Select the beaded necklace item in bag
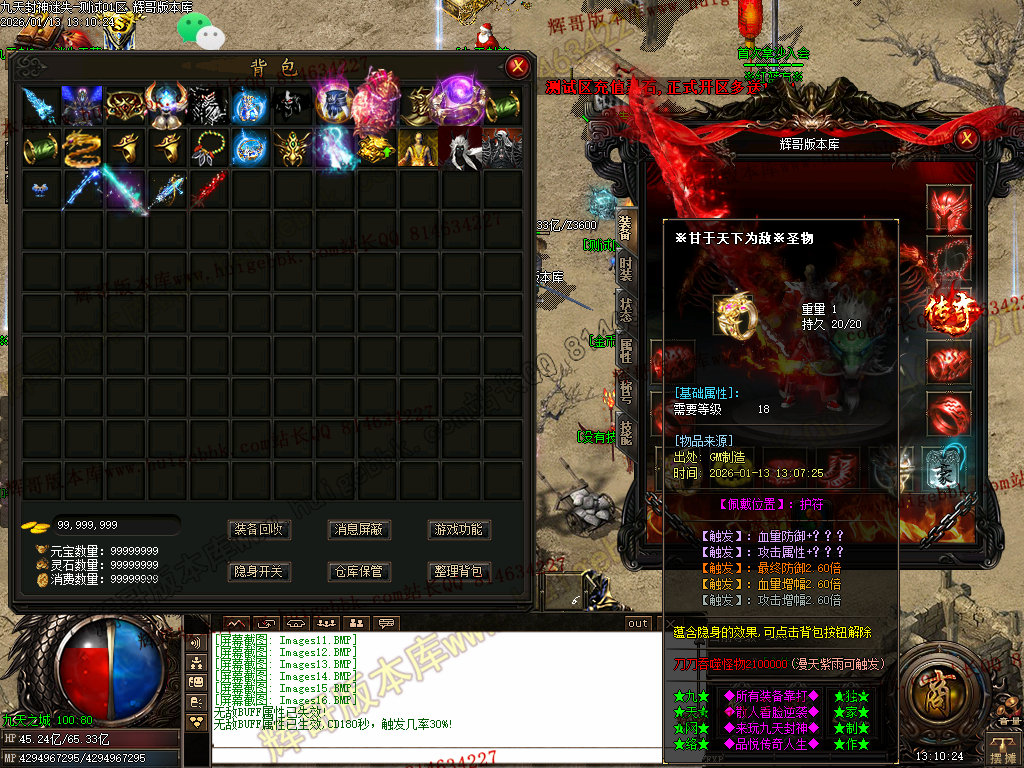 coord(208,148)
